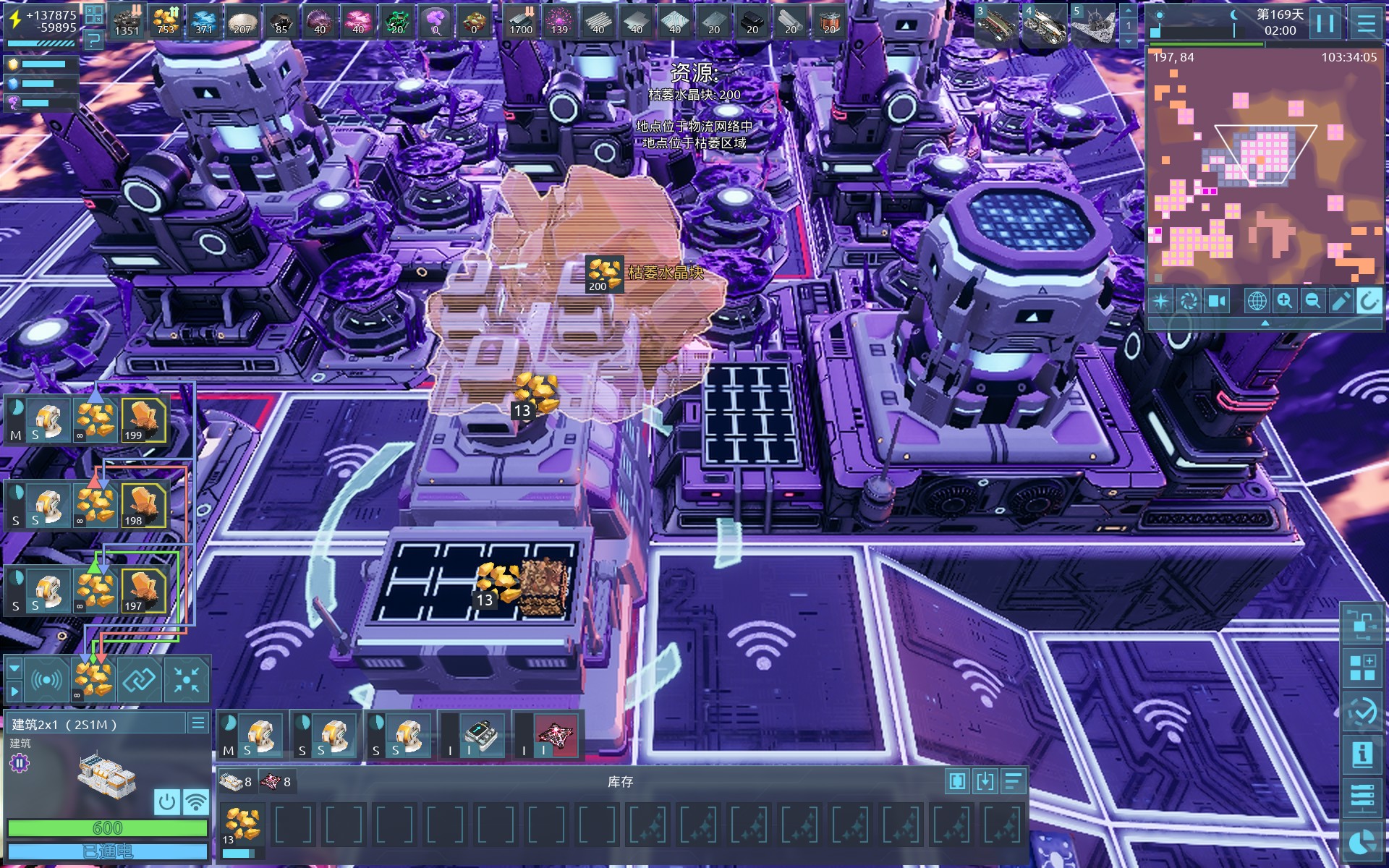Select the red crystal module slot
The image size is (1389, 868).
pos(555,736)
